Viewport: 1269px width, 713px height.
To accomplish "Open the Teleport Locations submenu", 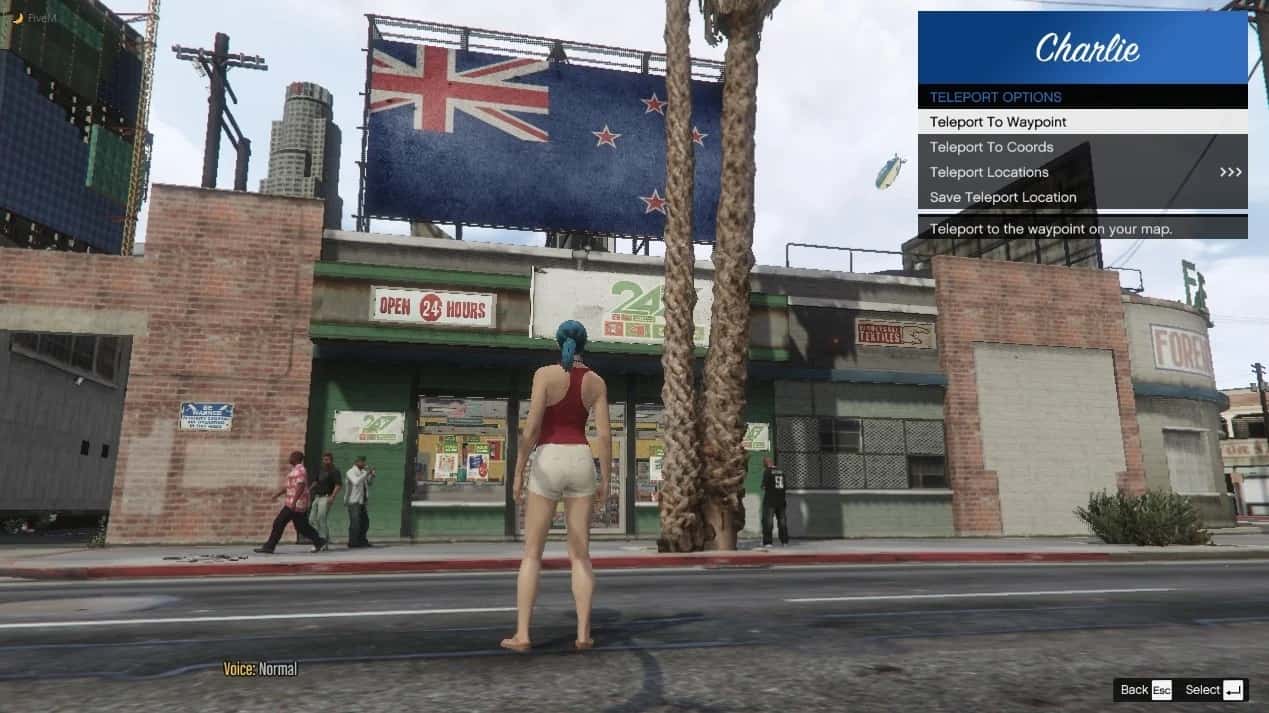I will point(1081,172).
